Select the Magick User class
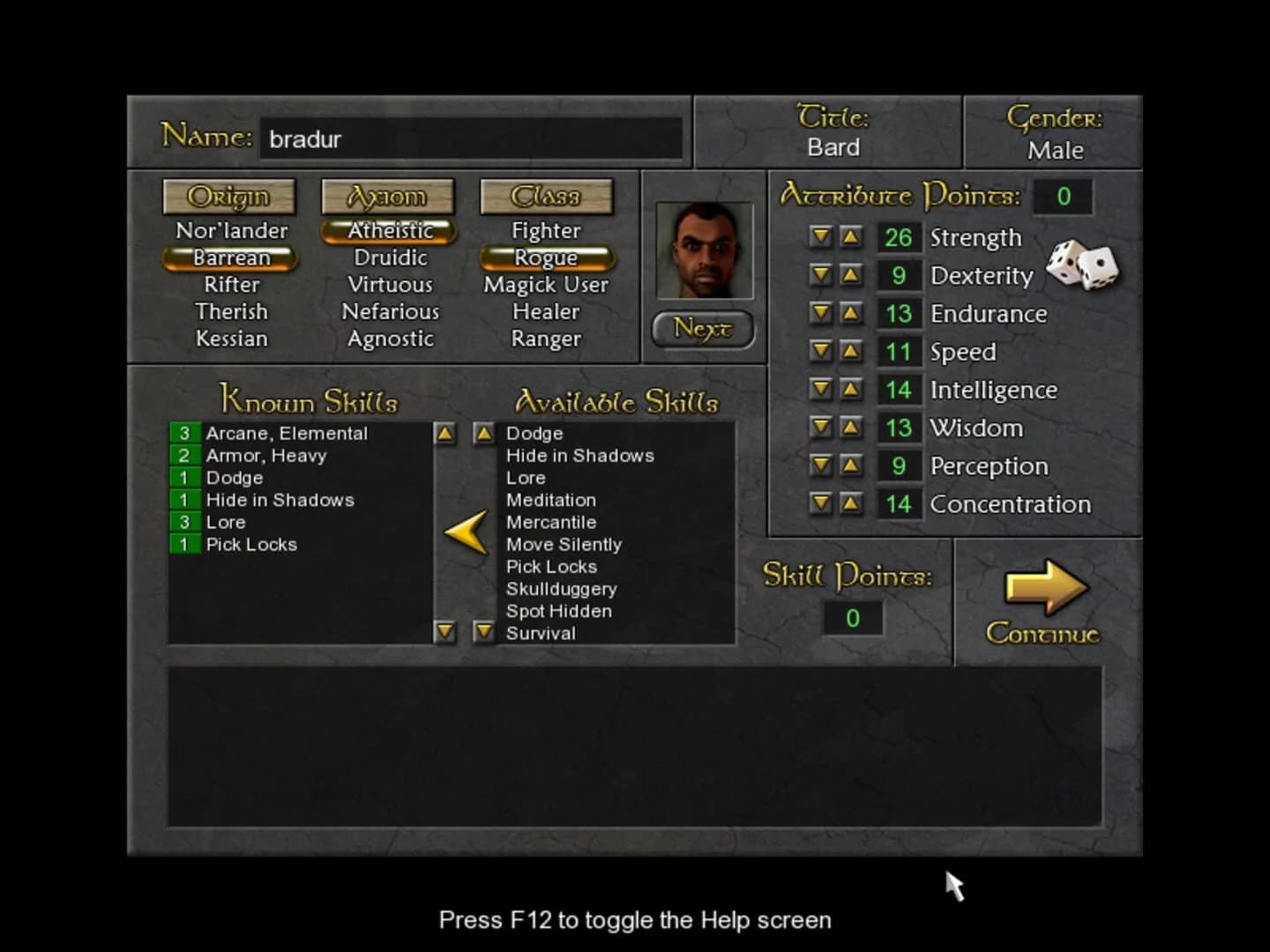 [546, 284]
